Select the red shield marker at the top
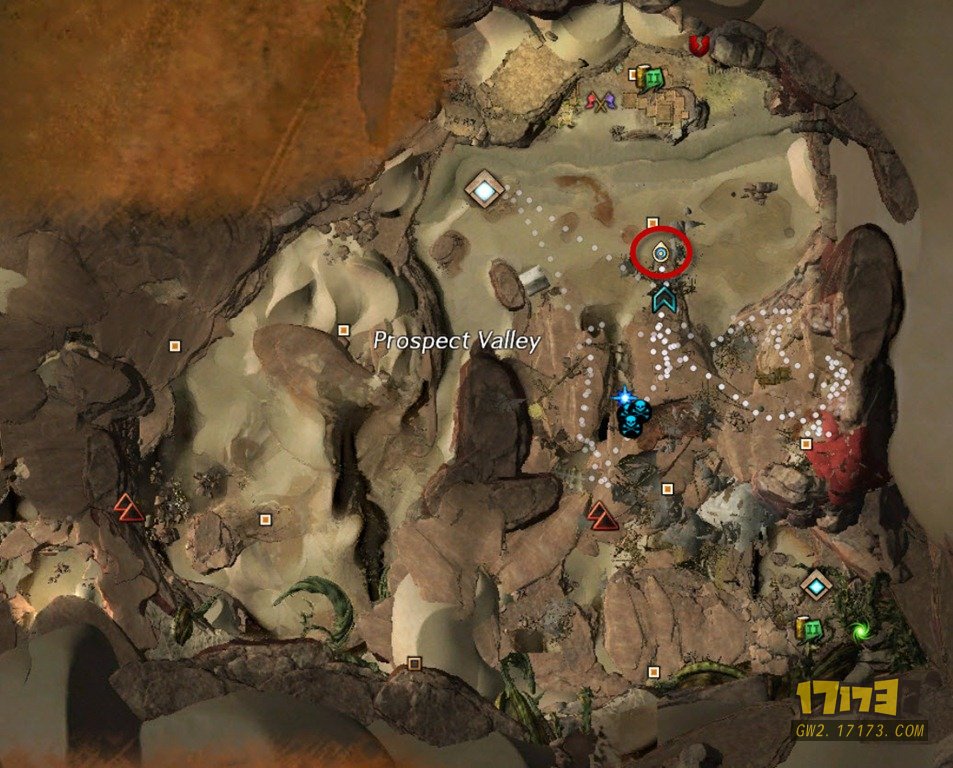Viewport: 953px width, 768px height. [699, 44]
